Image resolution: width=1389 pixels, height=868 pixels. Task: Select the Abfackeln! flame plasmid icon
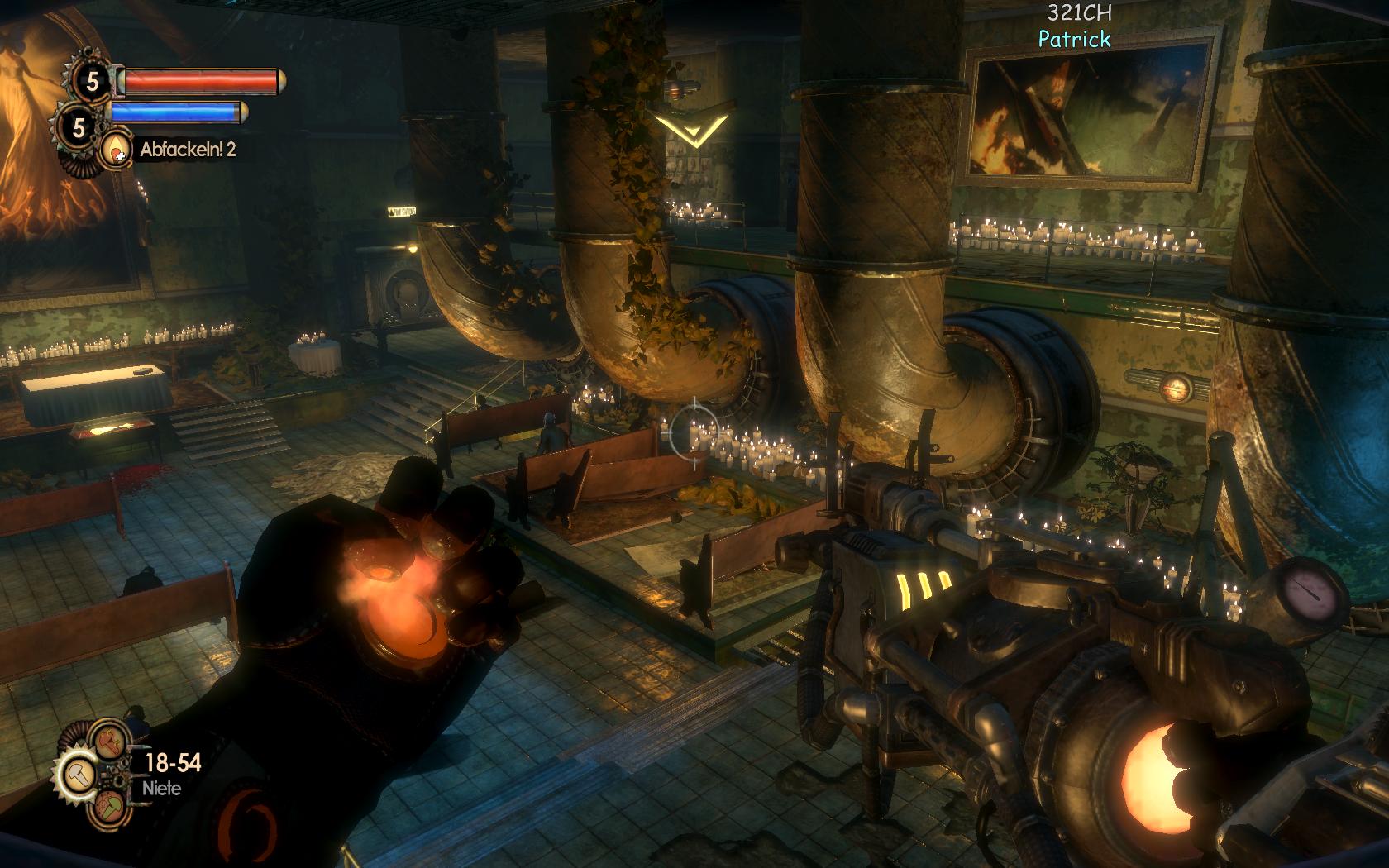coord(114,150)
